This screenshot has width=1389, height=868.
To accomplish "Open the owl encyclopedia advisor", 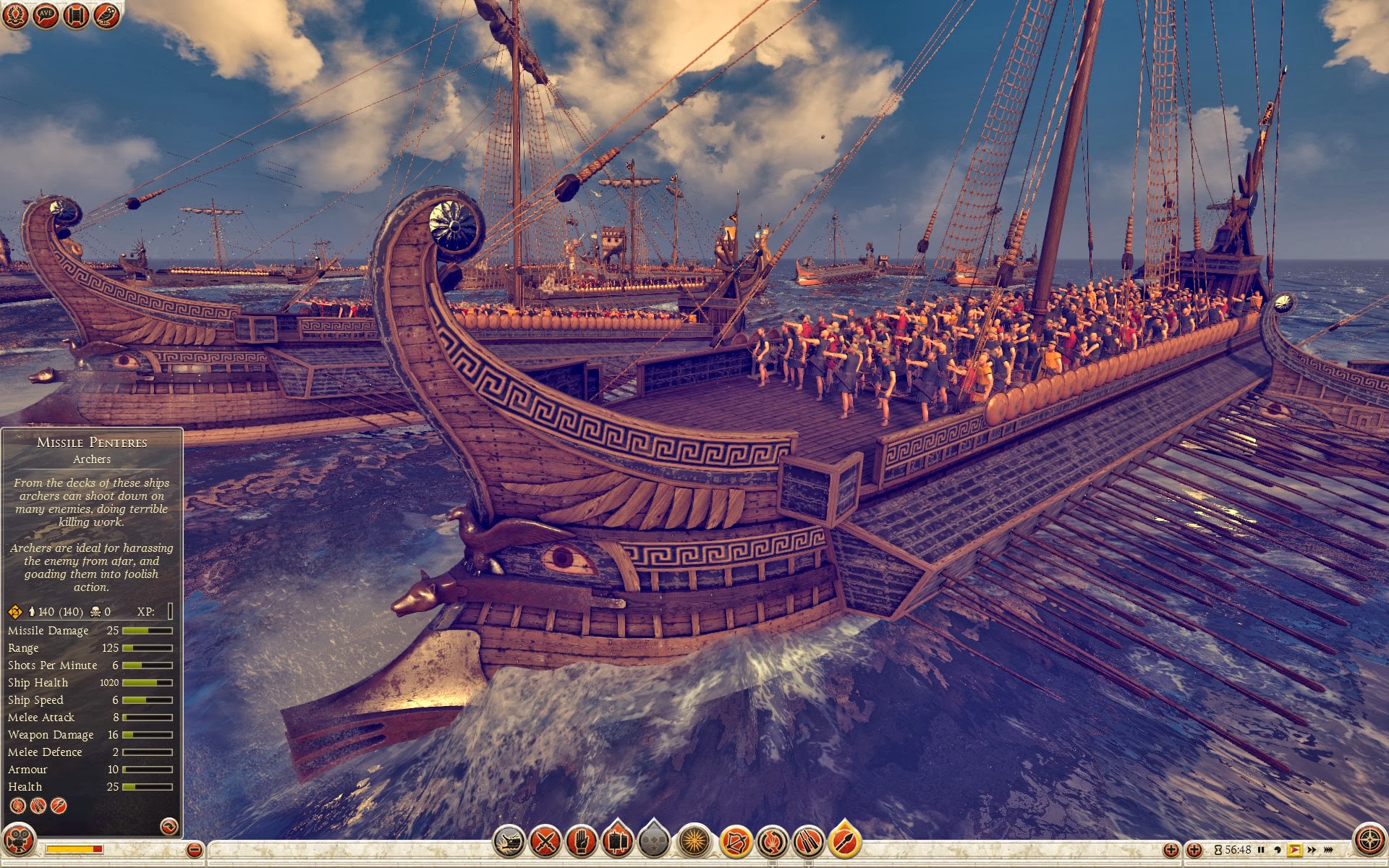I will click(106, 15).
